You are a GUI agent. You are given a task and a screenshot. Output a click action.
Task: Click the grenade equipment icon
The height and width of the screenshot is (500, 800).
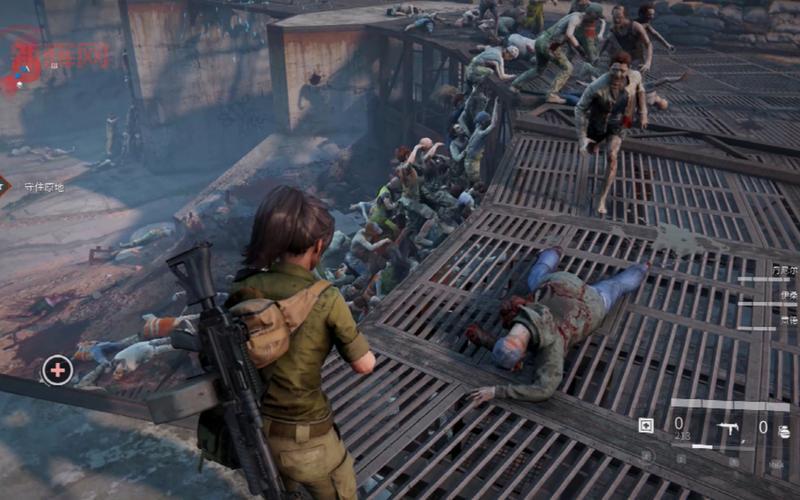coord(784,429)
